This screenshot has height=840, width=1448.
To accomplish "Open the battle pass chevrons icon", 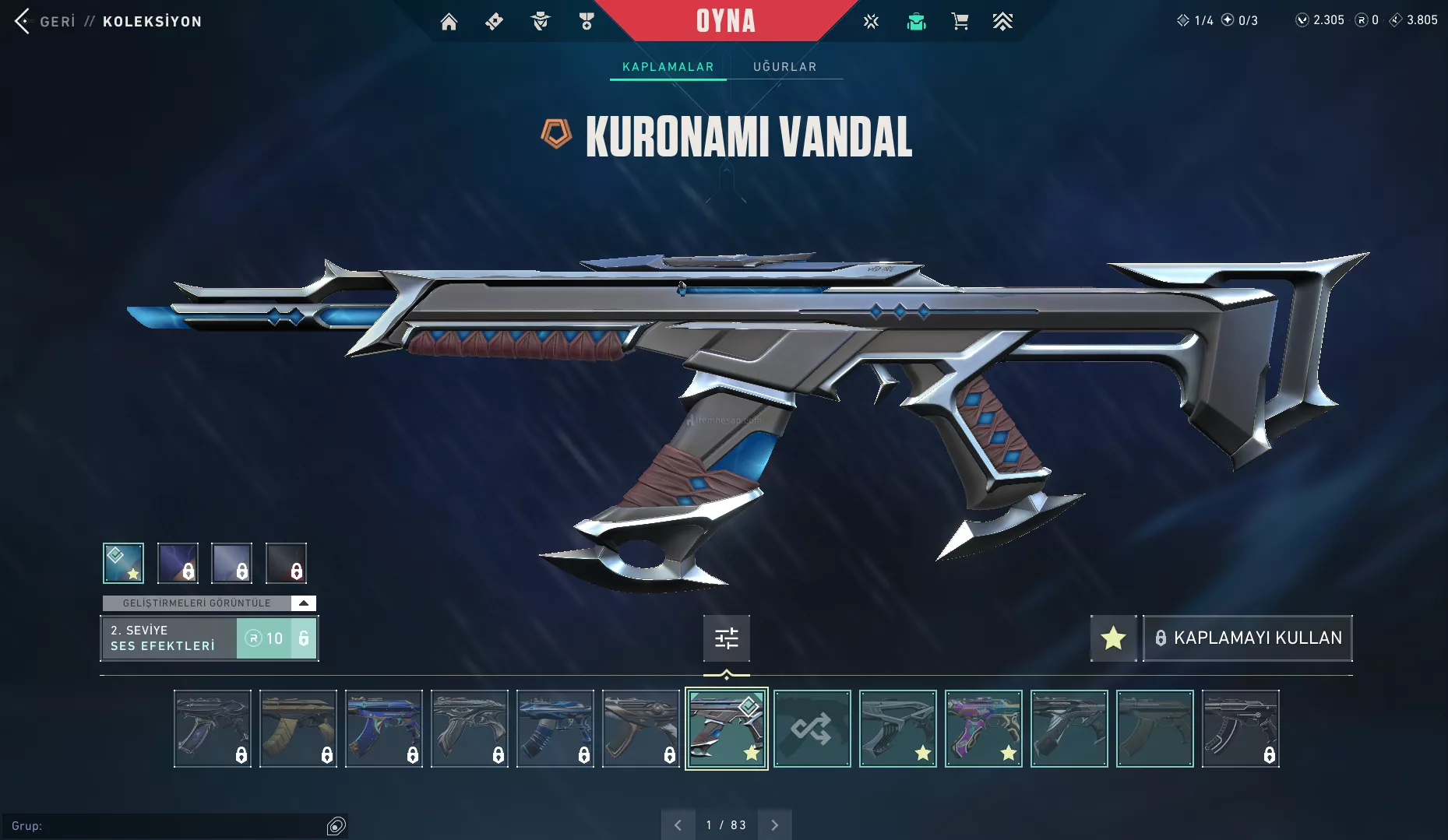I will (1002, 22).
